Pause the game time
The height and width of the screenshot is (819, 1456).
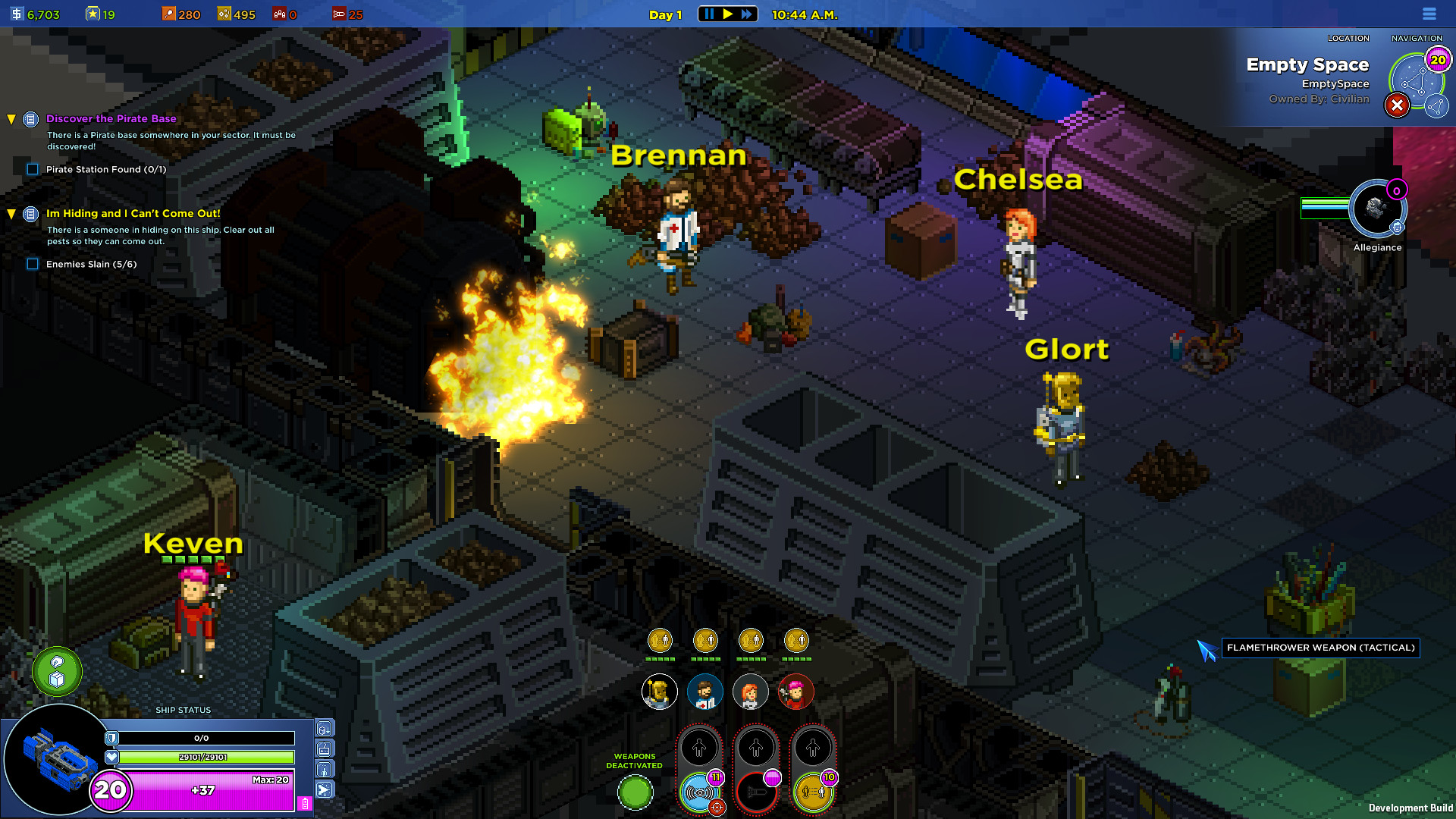709,14
